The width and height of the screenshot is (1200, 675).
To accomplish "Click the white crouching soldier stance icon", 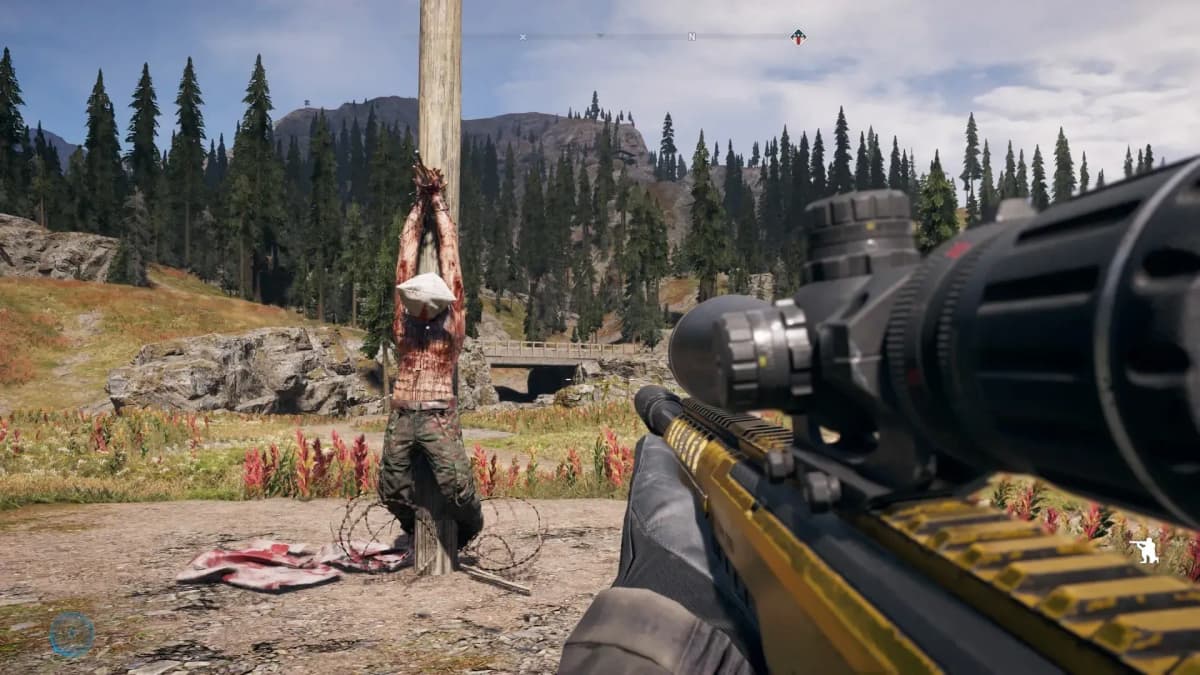I will coord(1145,551).
